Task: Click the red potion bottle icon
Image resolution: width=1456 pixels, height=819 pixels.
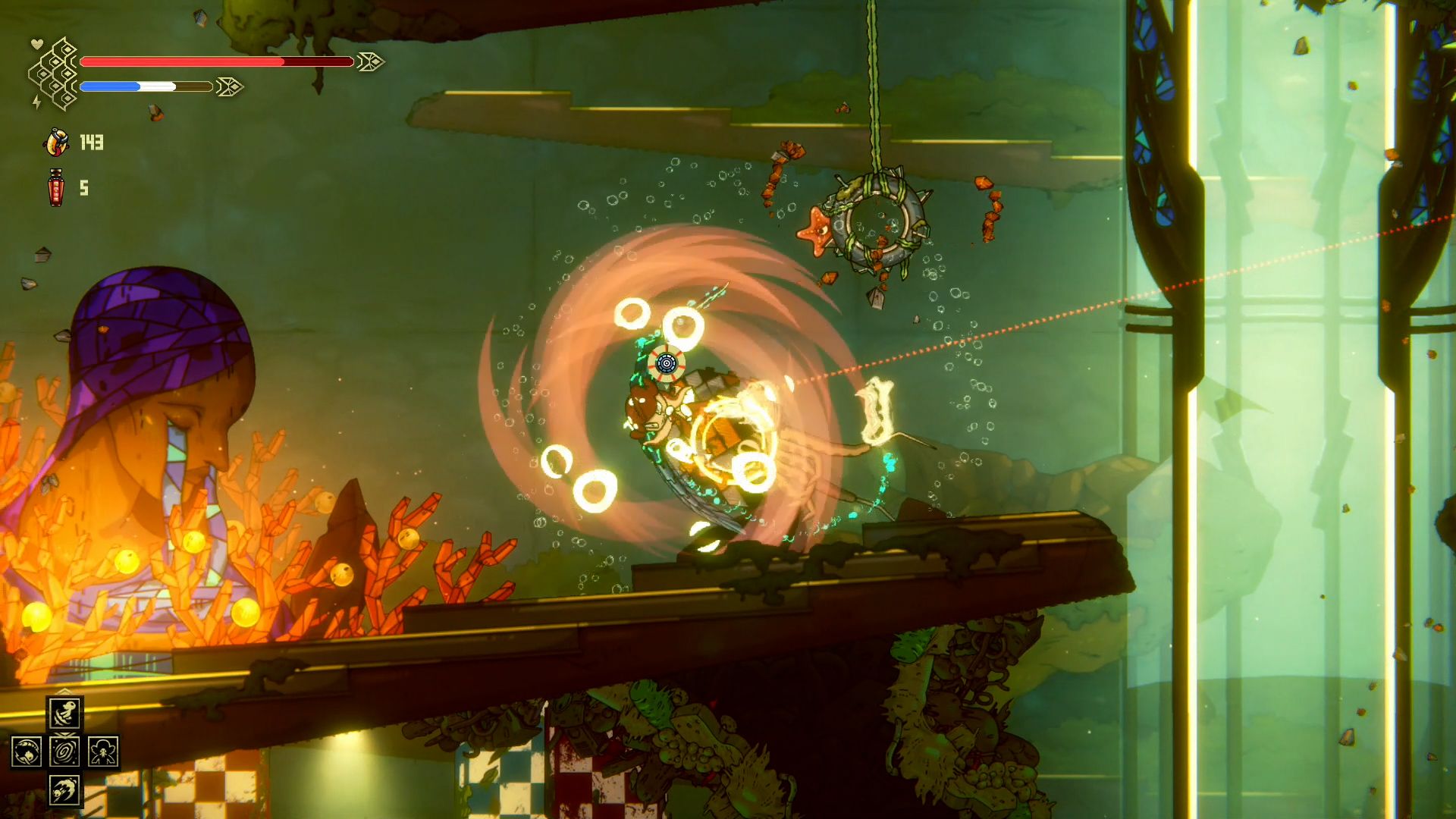Action: [56, 187]
